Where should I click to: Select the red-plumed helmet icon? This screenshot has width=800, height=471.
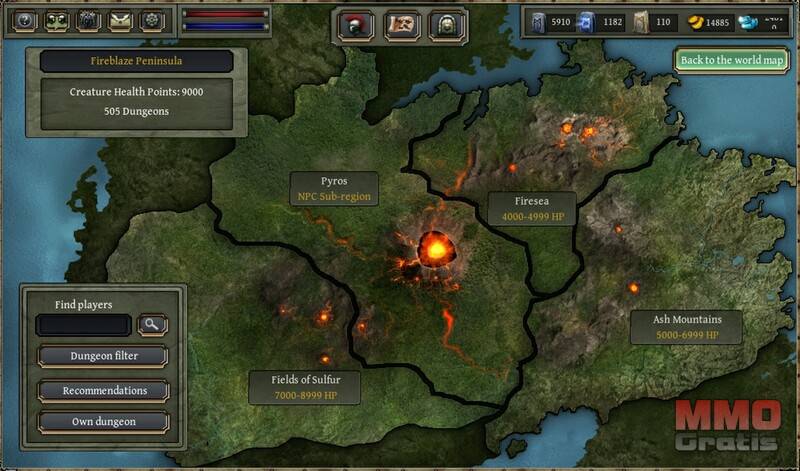coord(355,25)
